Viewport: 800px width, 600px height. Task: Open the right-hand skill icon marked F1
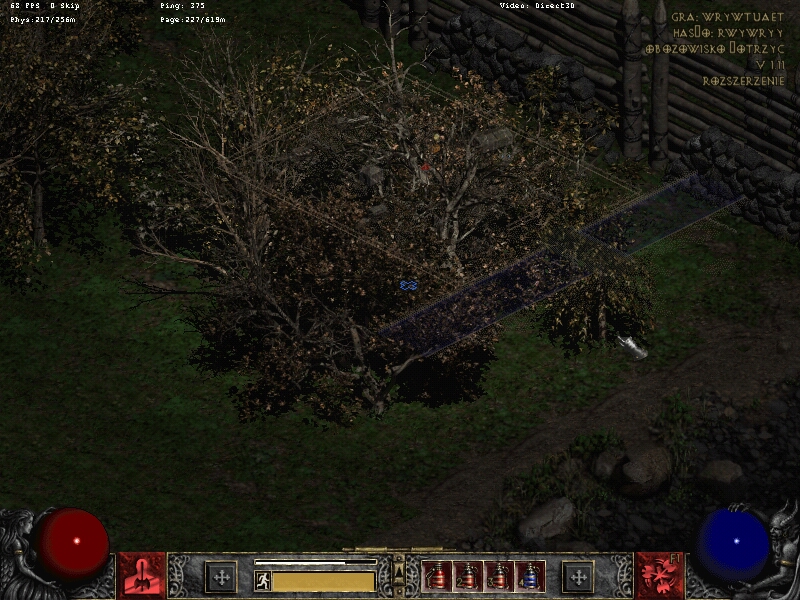[658, 576]
